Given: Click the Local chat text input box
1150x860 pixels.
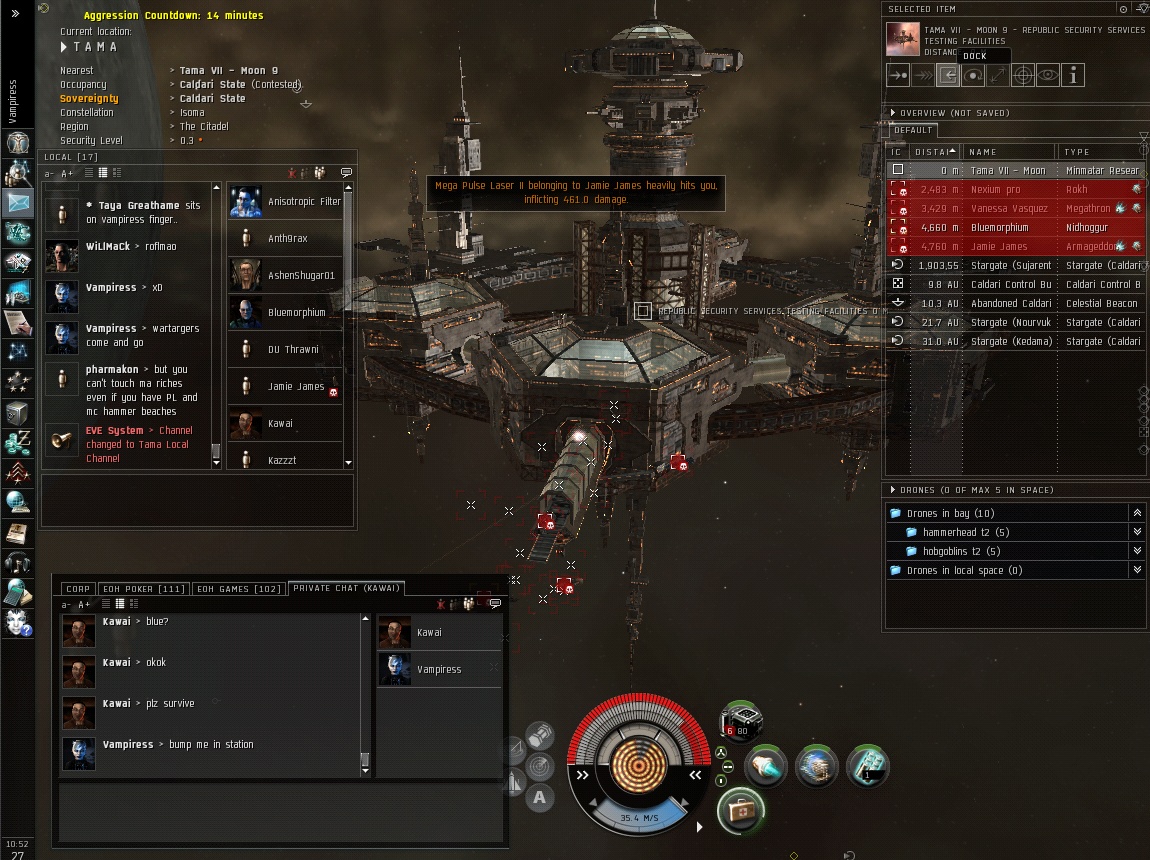Looking at the screenshot, I should [x=197, y=499].
